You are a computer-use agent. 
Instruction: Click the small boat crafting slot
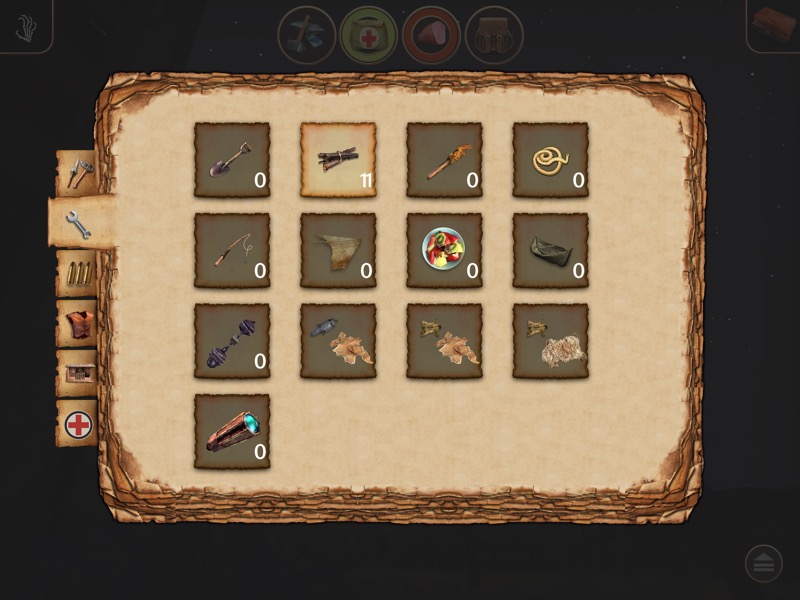pos(550,250)
